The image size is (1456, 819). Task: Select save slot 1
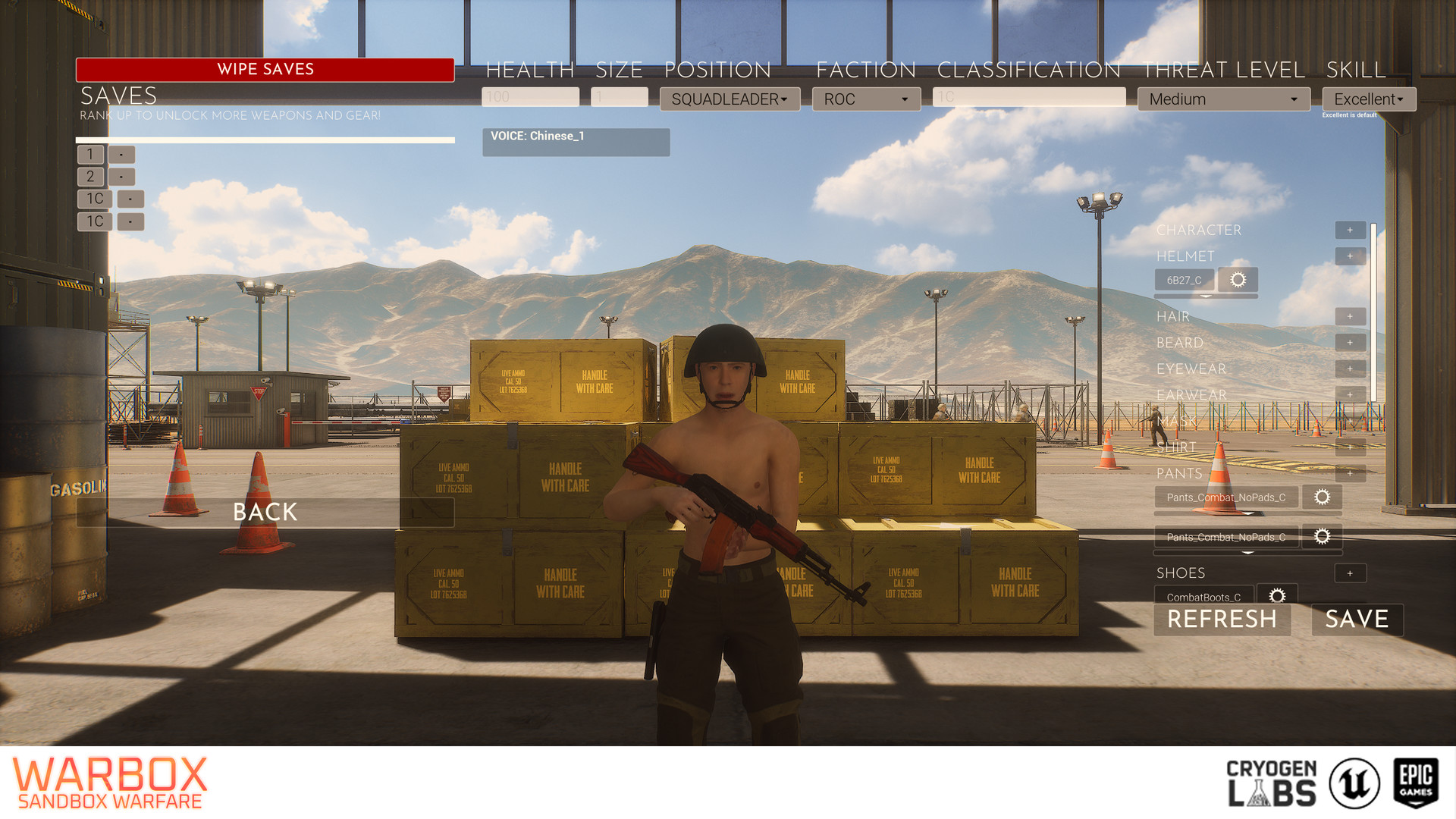pos(89,155)
